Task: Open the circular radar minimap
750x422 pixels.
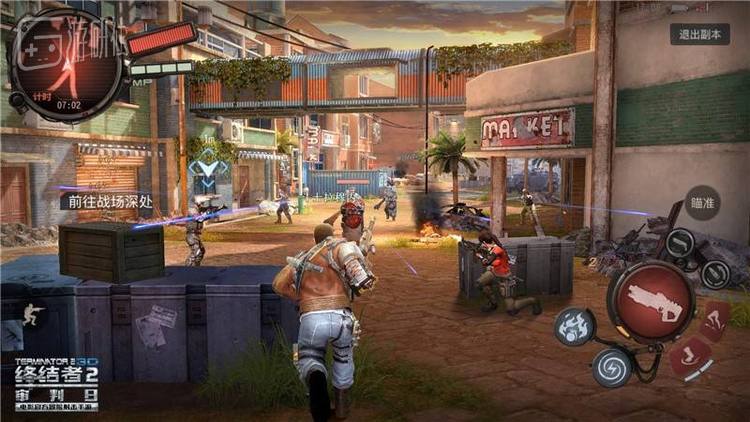Action: click(67, 64)
